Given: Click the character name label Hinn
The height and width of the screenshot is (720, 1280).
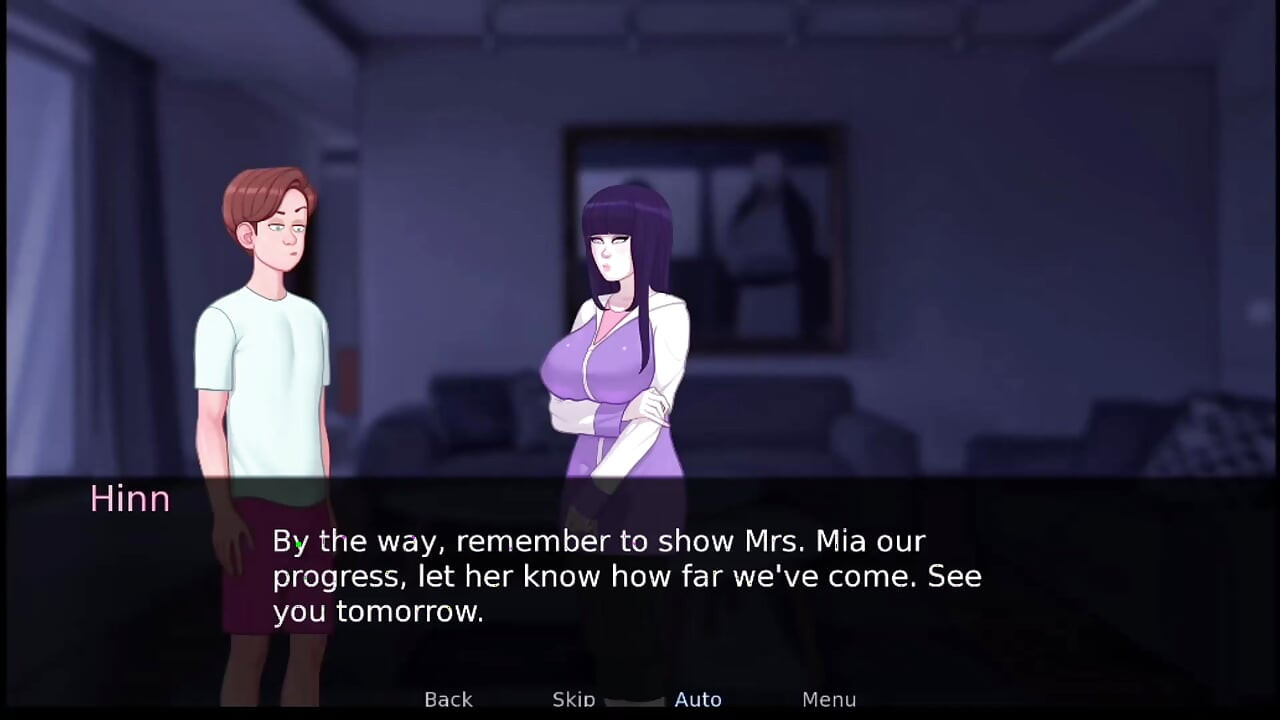Looking at the screenshot, I should point(130,498).
